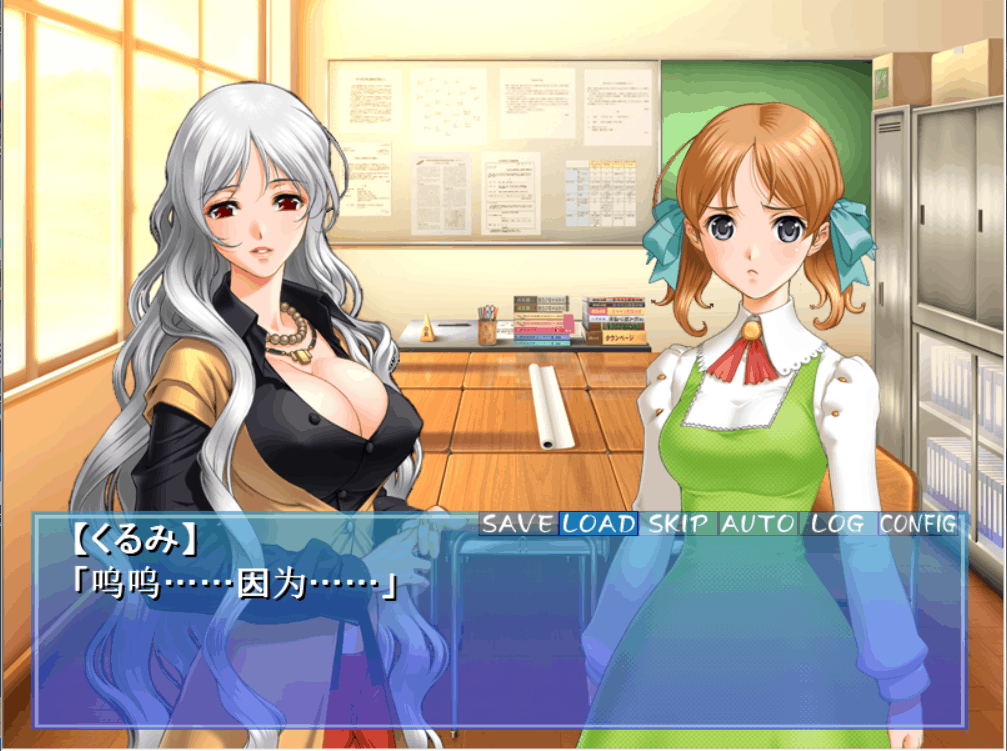This screenshot has width=1007, height=751.
Task: Show the dialogue LOG
Action: 838,523
